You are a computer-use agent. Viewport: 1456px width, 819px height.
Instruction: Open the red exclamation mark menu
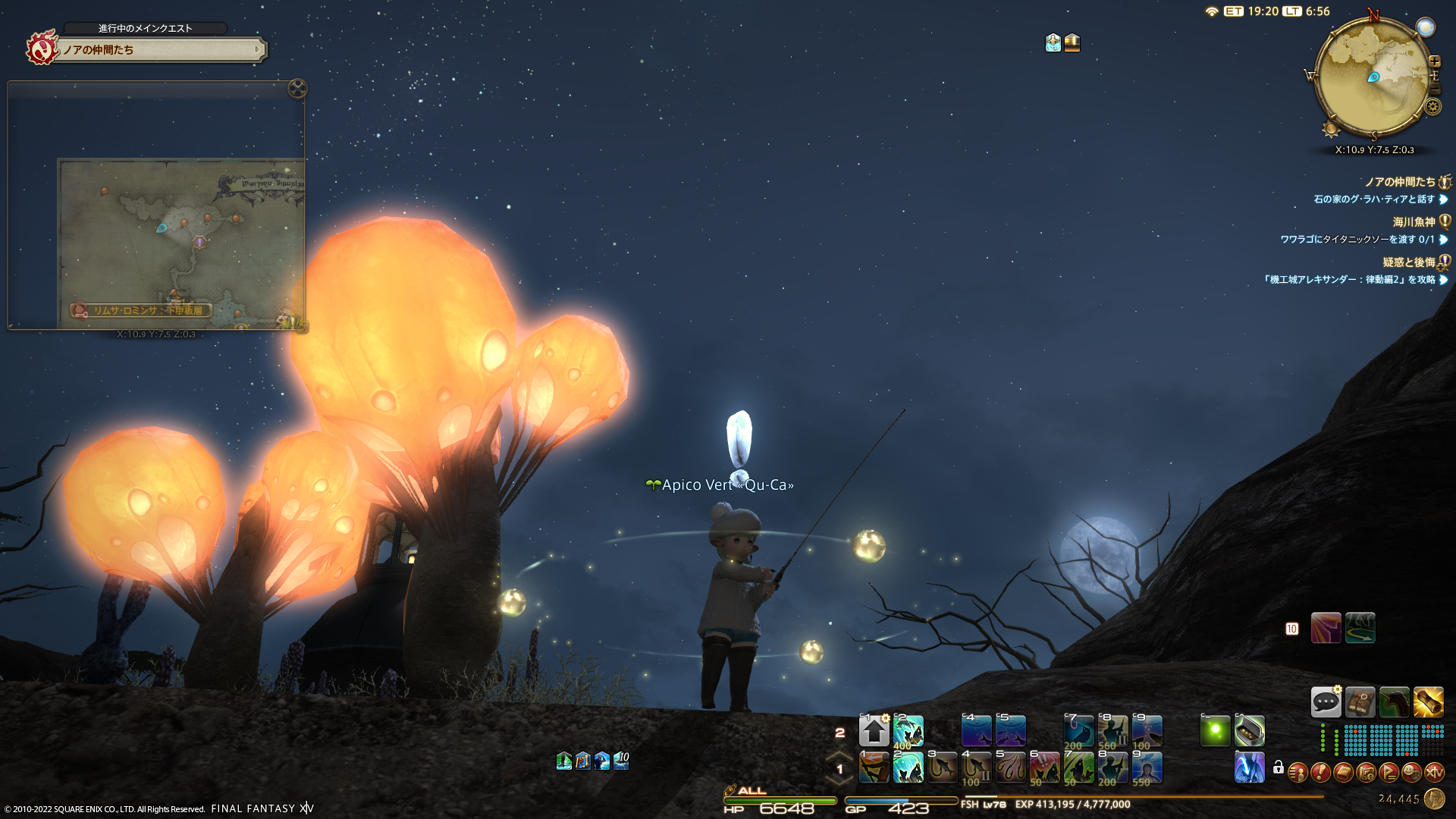(1320, 773)
